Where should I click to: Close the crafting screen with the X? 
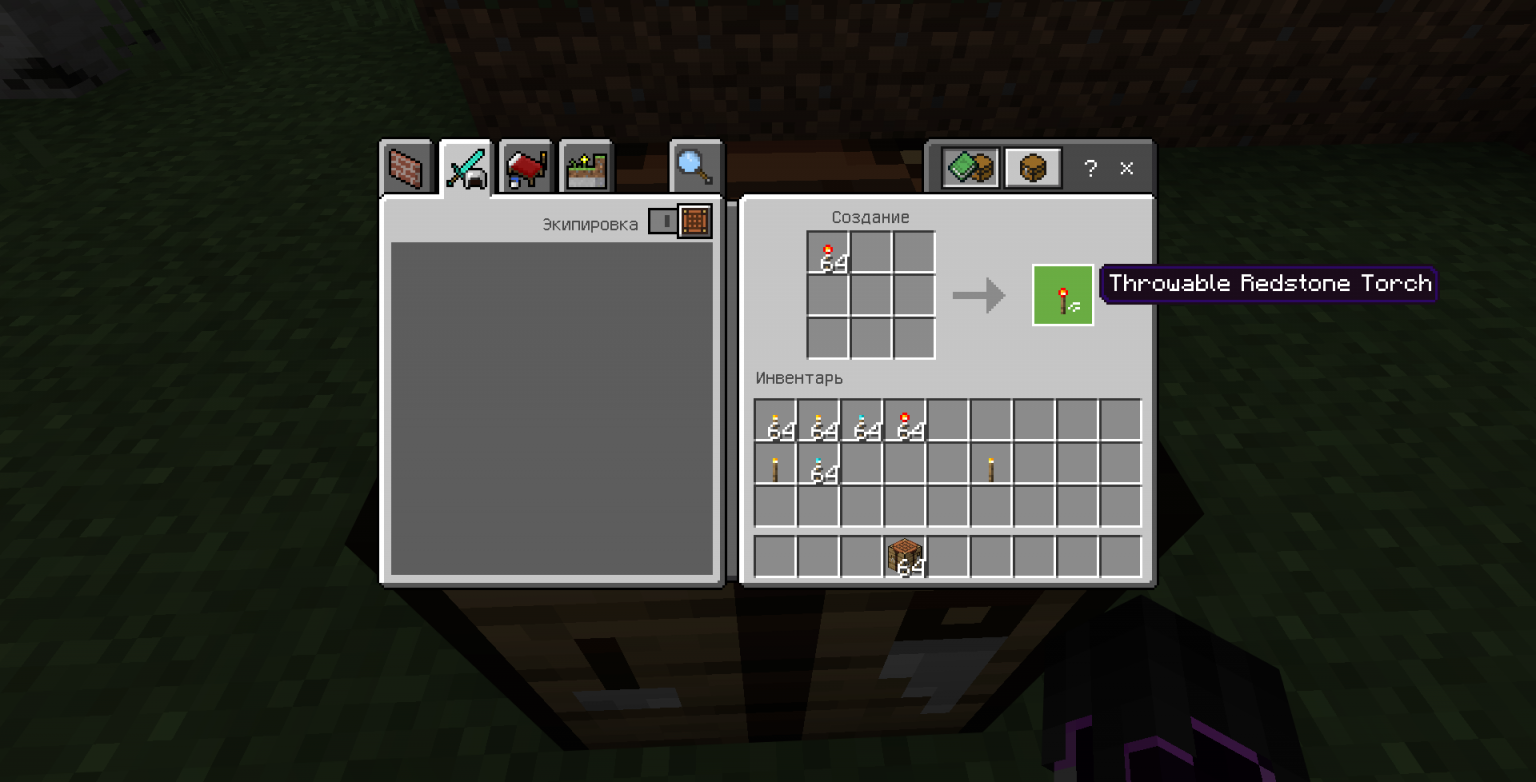point(1127,169)
